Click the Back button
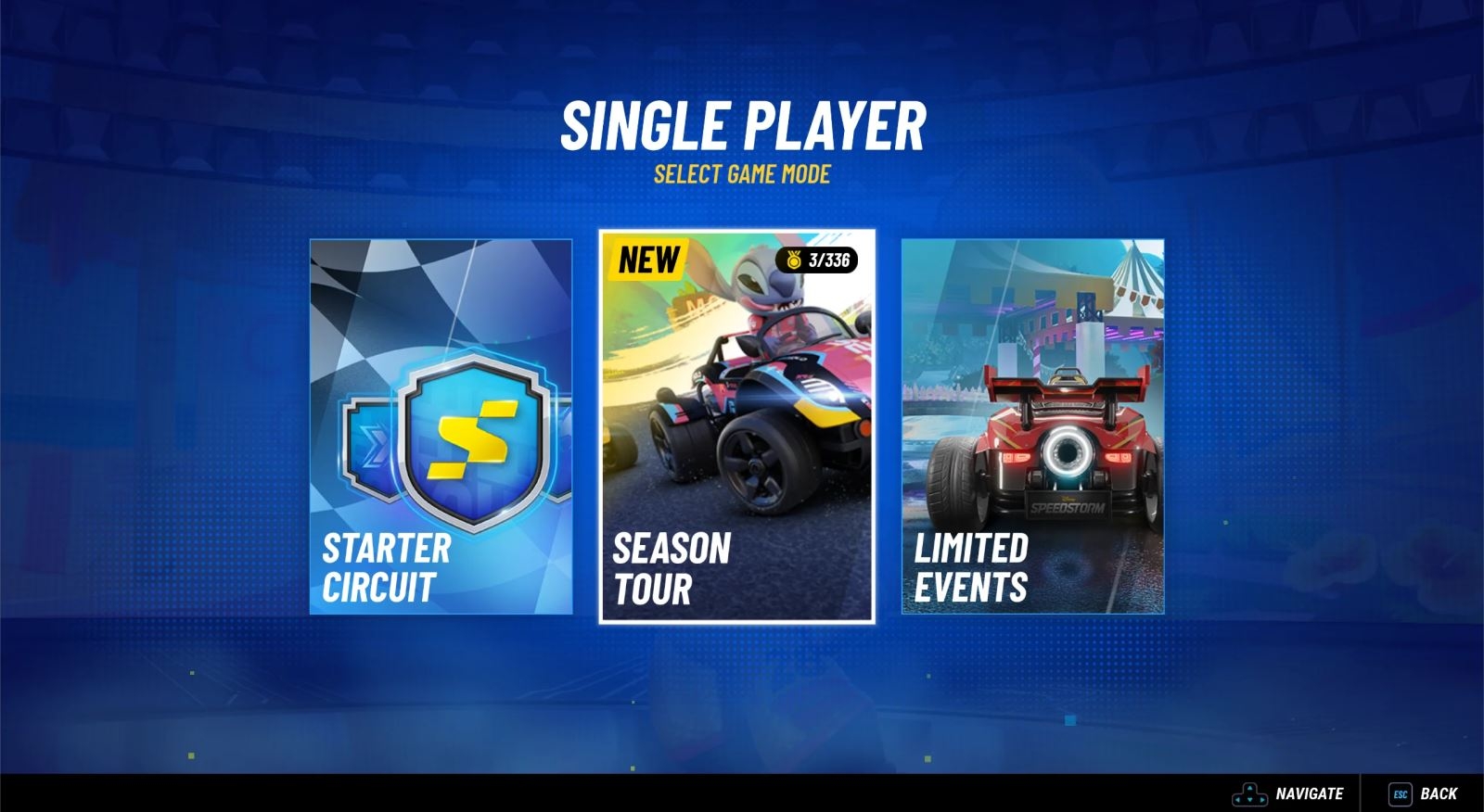The image size is (1484, 812). [1439, 793]
